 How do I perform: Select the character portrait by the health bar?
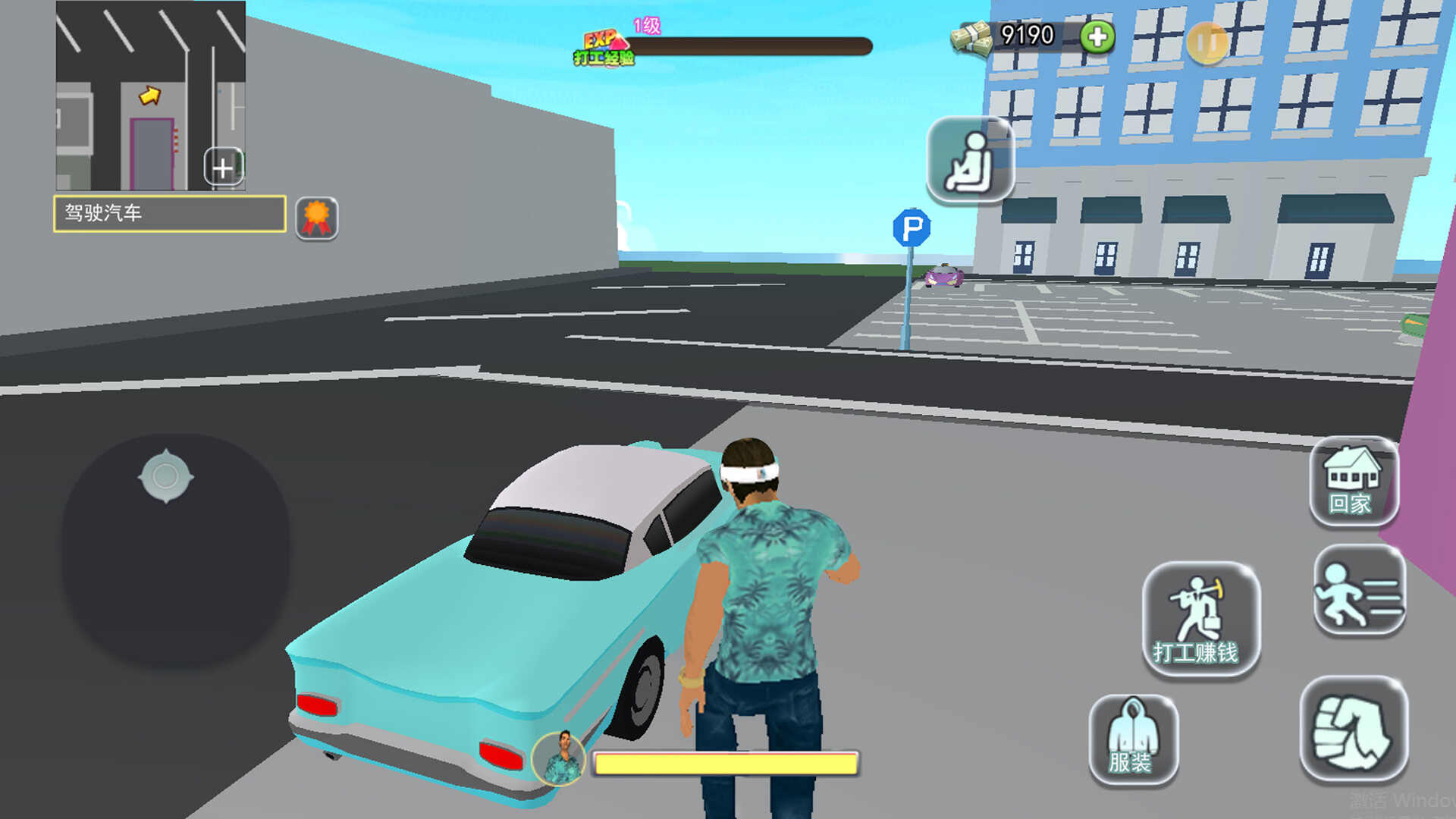560,758
